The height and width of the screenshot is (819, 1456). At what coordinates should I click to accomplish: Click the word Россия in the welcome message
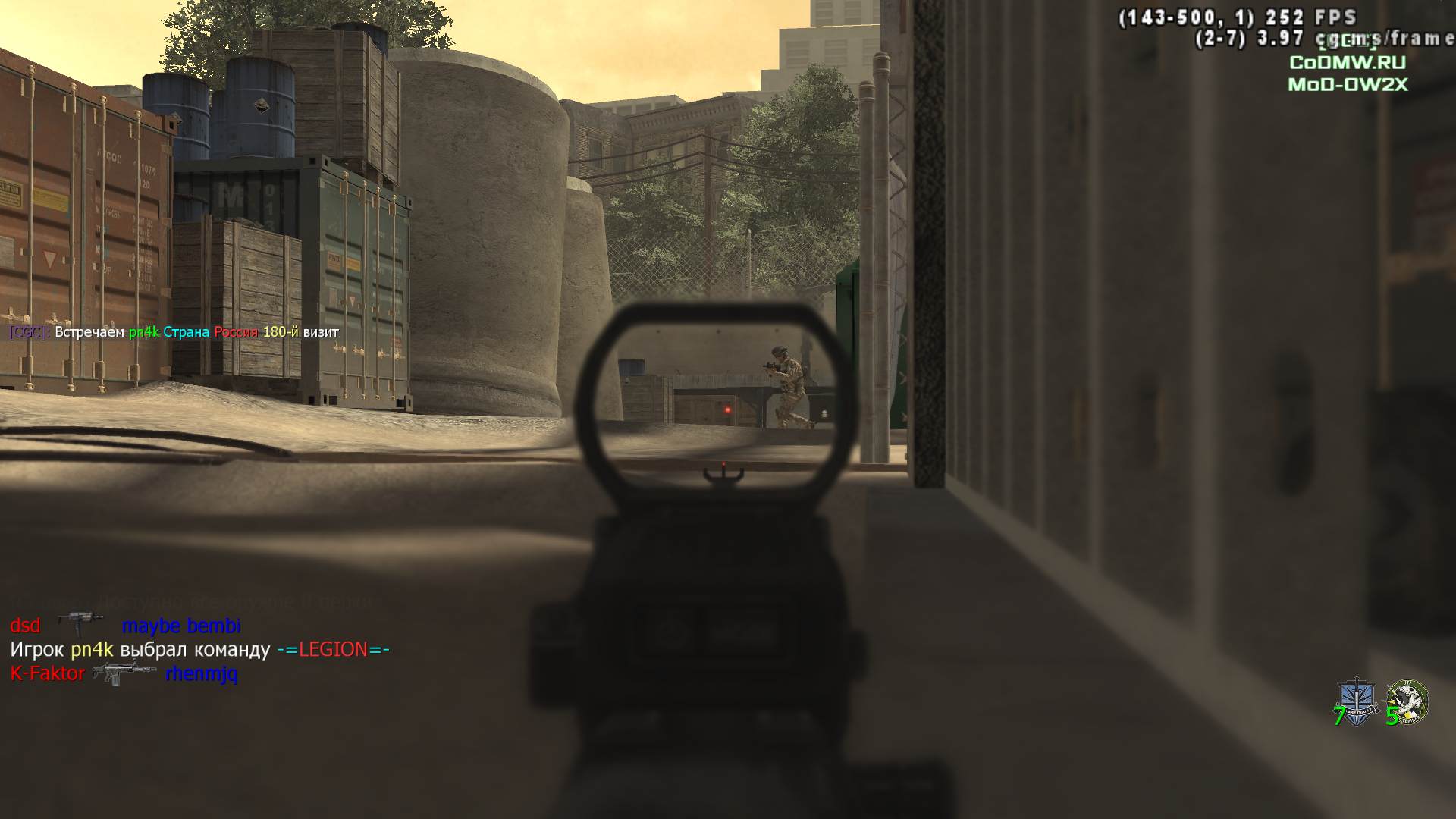point(234,332)
